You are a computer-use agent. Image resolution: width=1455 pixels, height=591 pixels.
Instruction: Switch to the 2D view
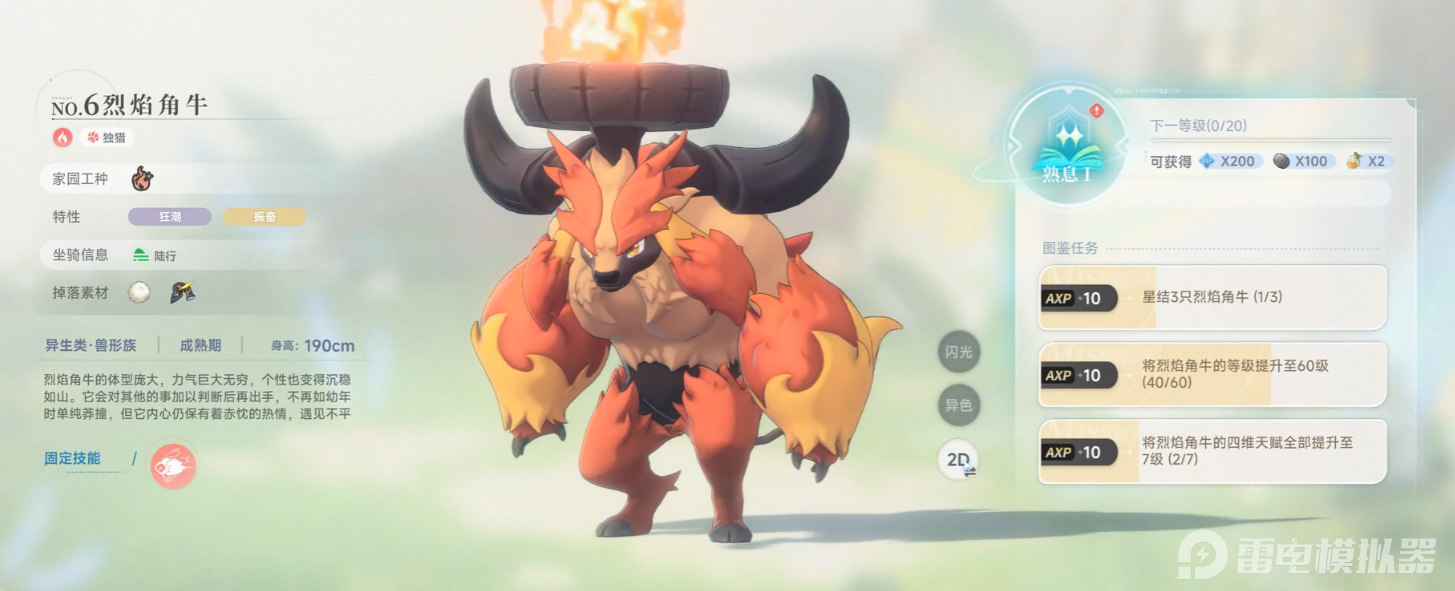coord(960,460)
